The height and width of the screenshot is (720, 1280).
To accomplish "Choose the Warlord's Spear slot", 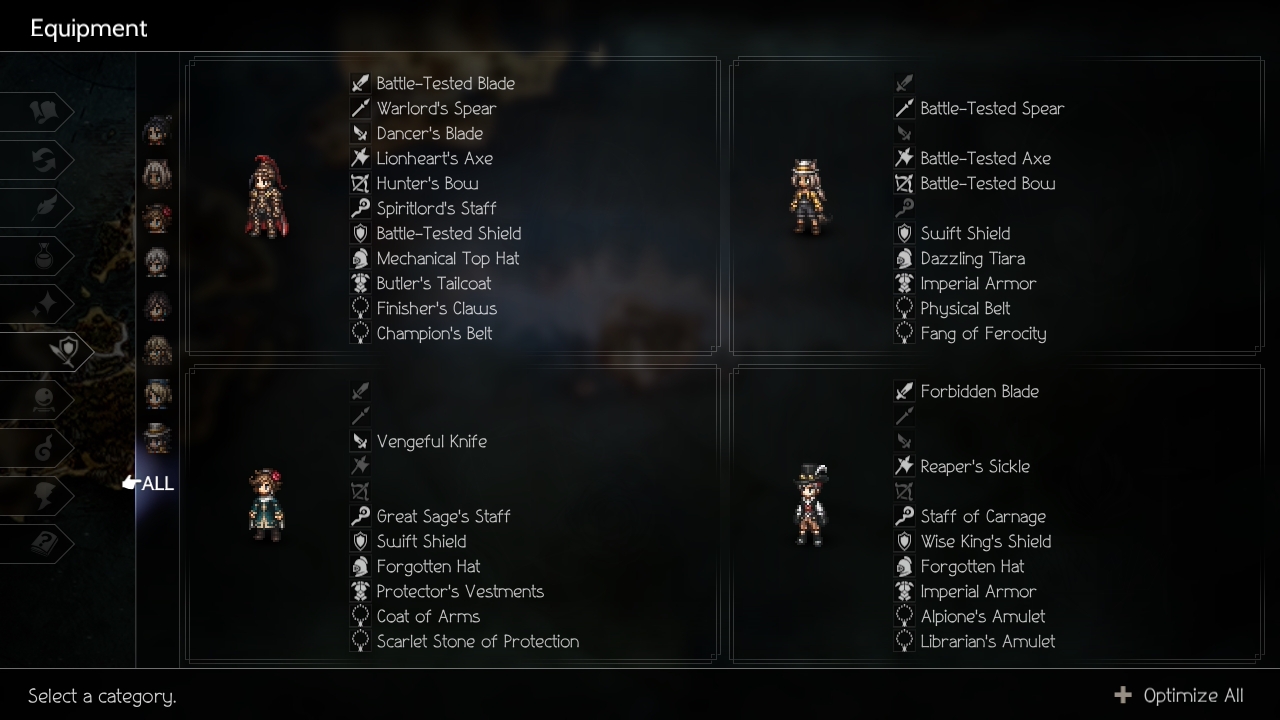I will (x=436, y=109).
